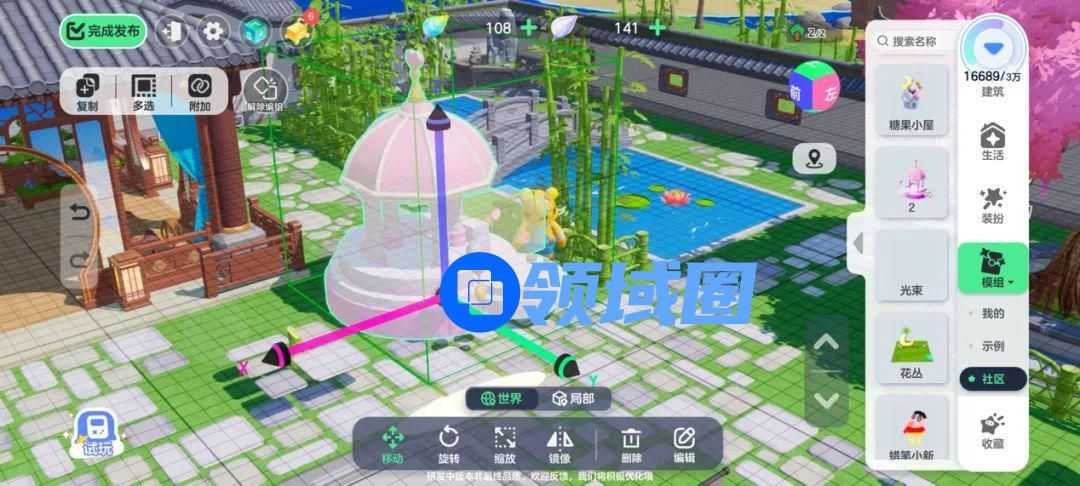
Task: Activate the 旋转 rotate tool
Action: pos(449,444)
